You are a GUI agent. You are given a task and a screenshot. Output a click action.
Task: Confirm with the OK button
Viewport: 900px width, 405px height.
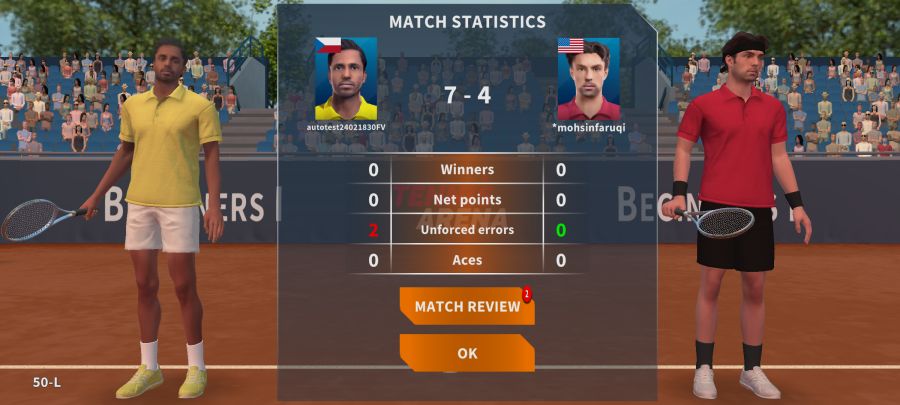[467, 353]
